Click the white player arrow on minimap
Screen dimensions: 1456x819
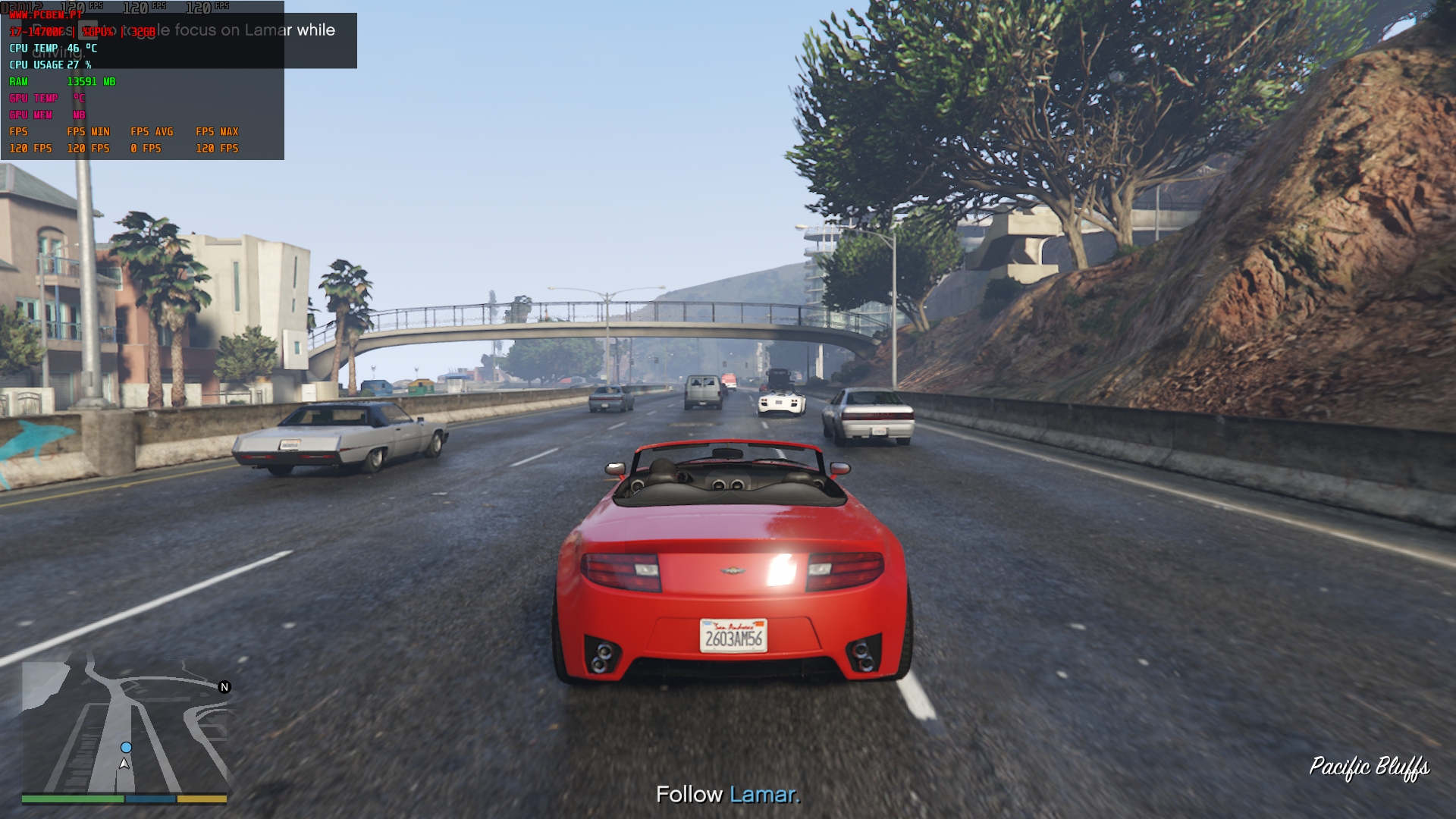[x=124, y=764]
